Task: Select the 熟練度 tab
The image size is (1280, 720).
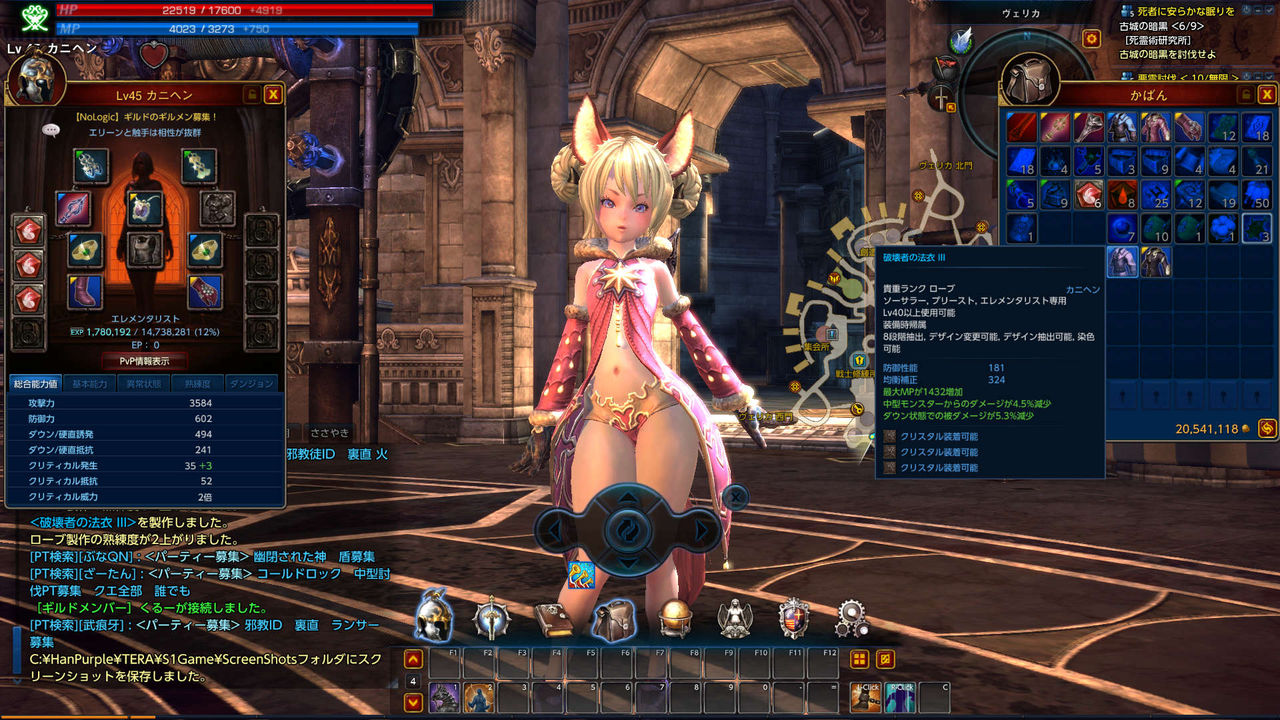Action: pos(197,383)
